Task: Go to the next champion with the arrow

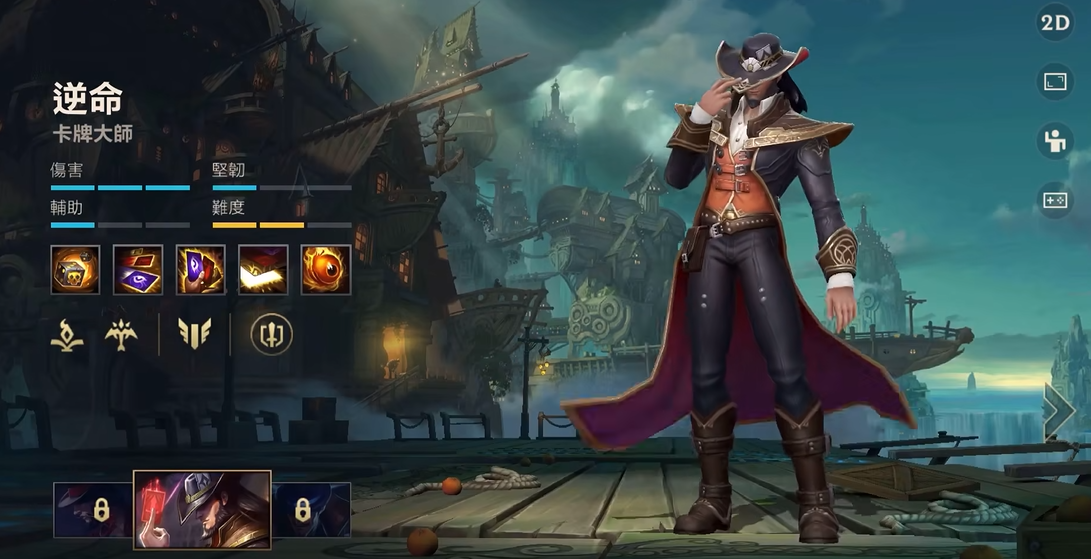Action: pos(1059,411)
